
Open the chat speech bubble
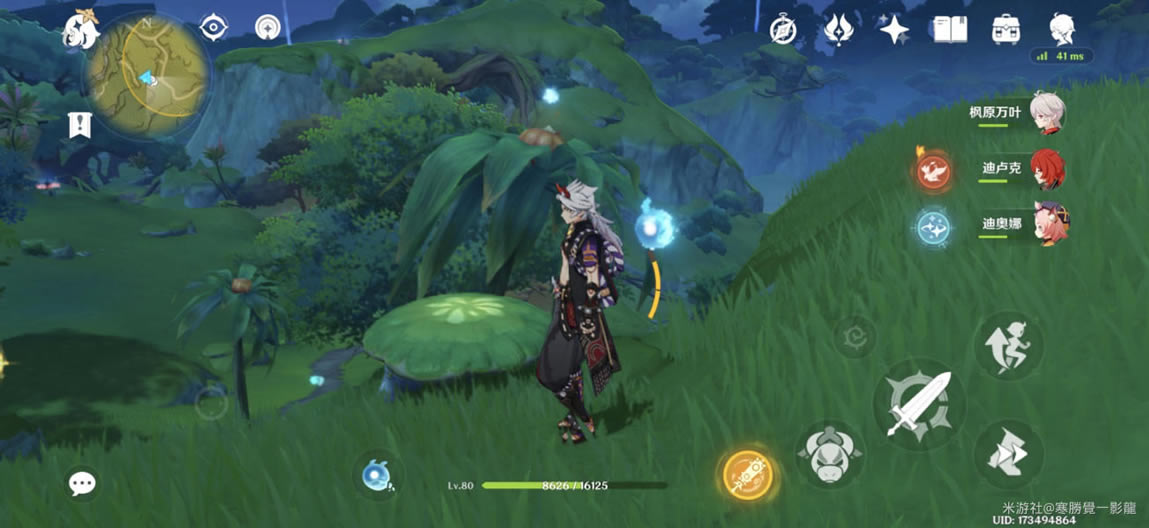pyautogui.click(x=82, y=484)
